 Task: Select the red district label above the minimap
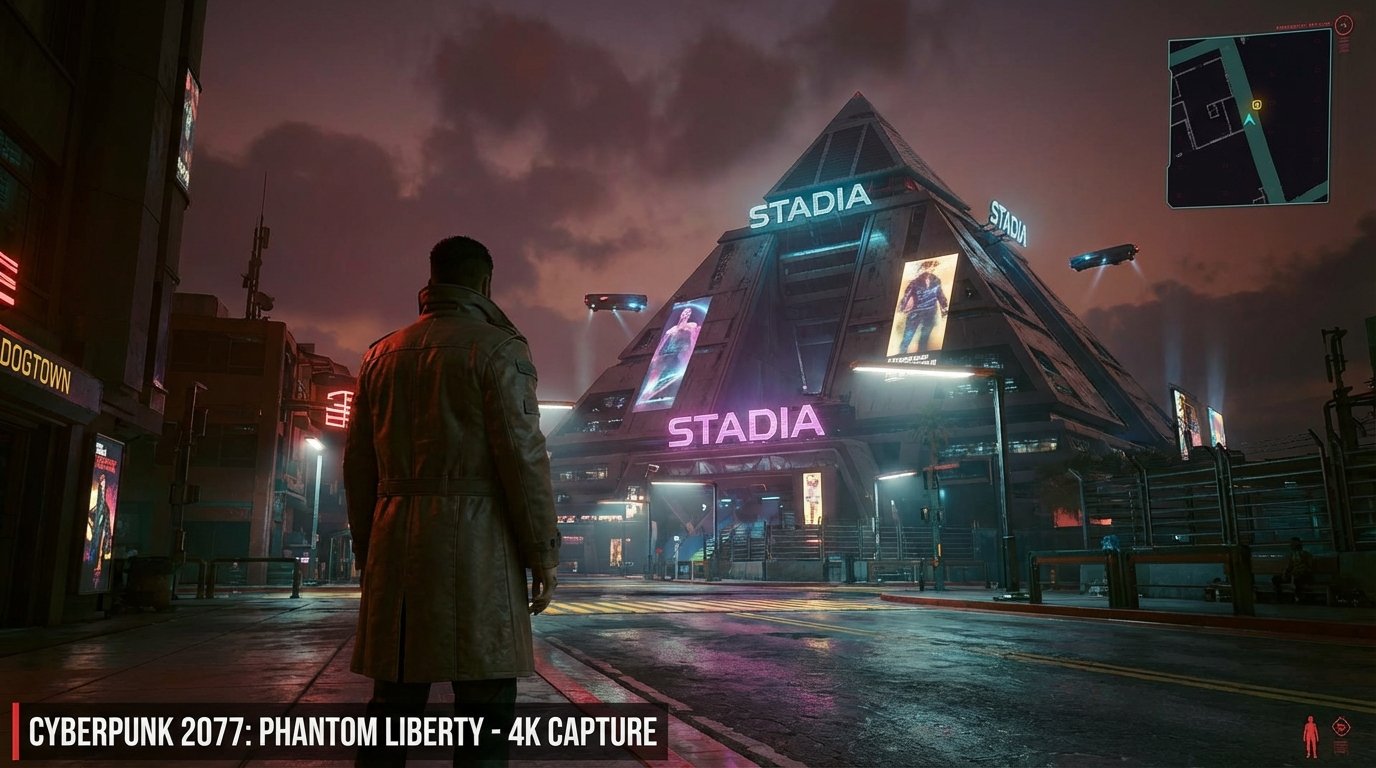[x=1304, y=25]
